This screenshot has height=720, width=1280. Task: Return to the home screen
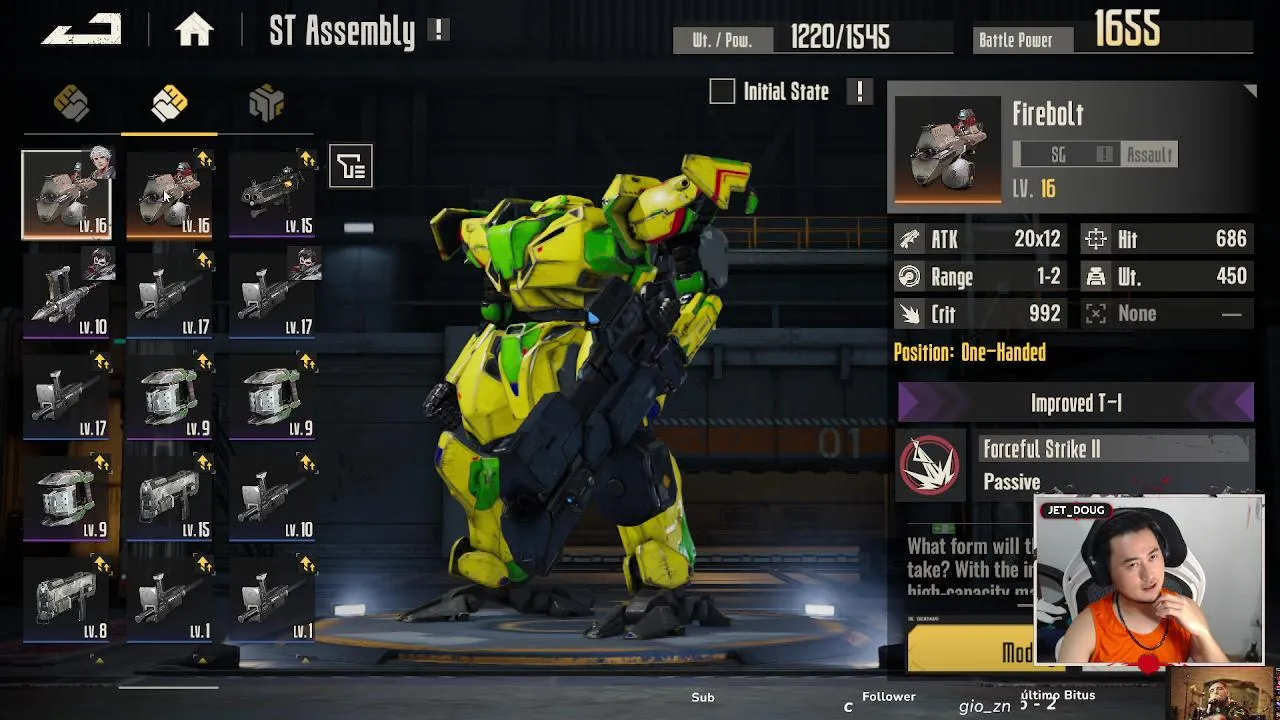click(x=194, y=31)
